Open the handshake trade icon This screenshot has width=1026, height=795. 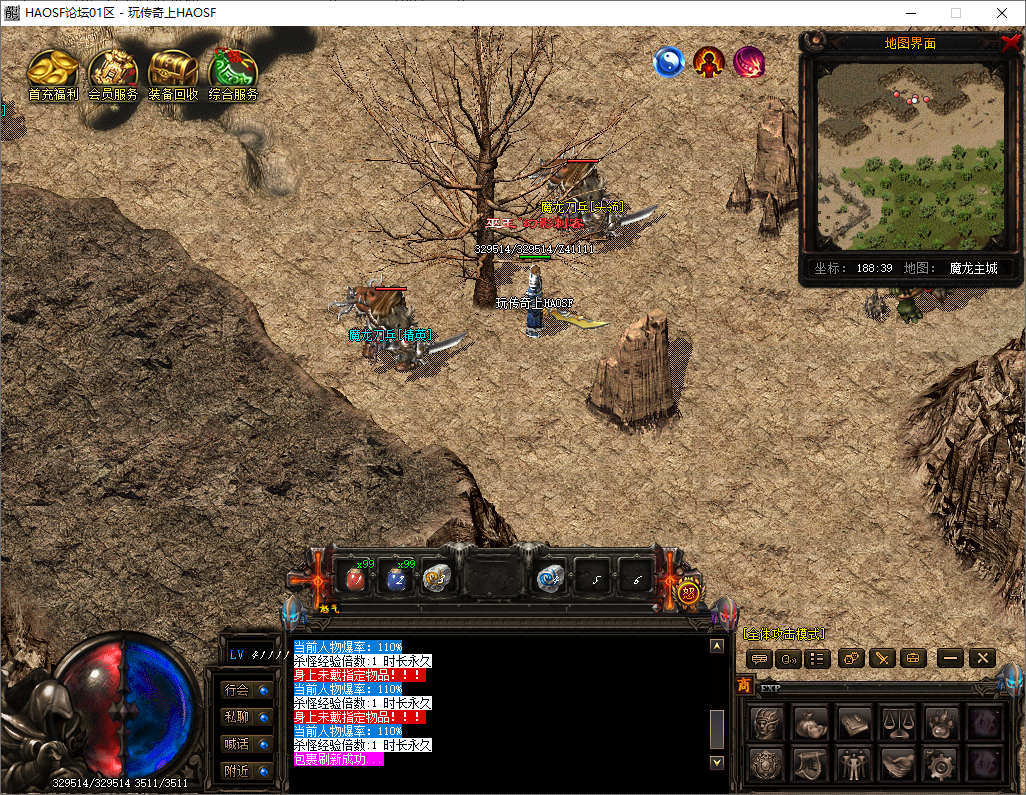coord(897,764)
